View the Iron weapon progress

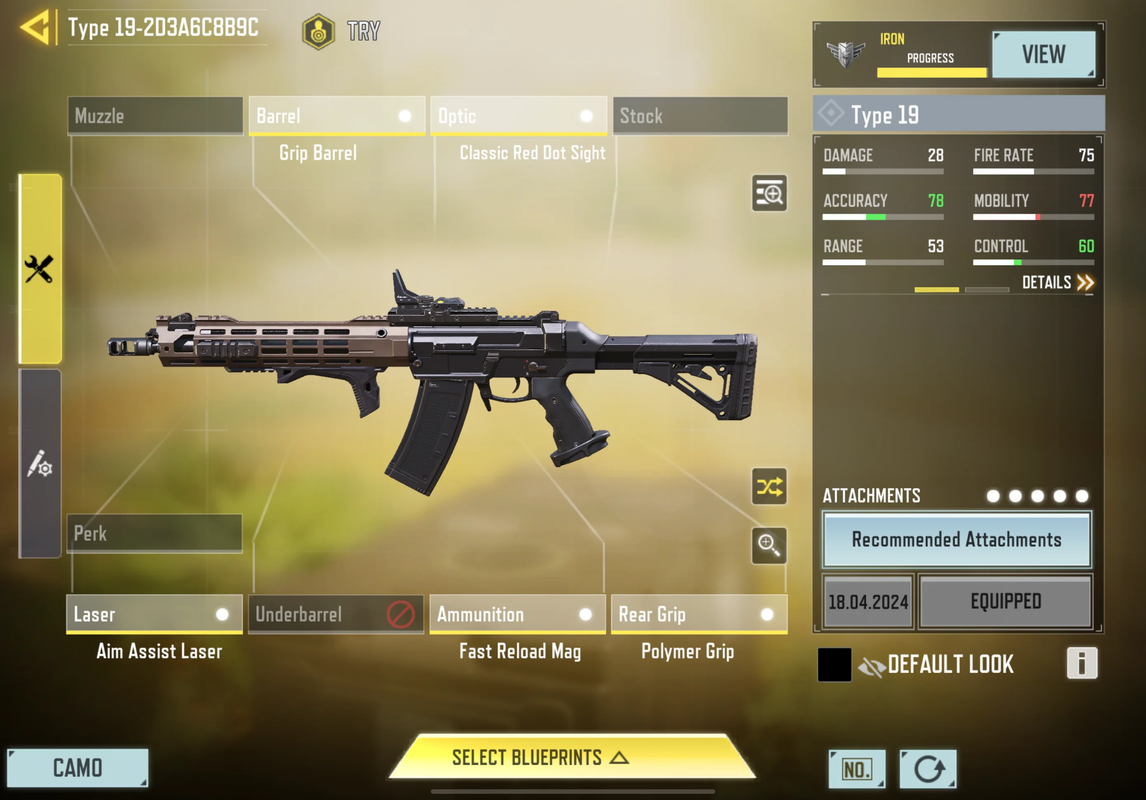tap(1042, 55)
